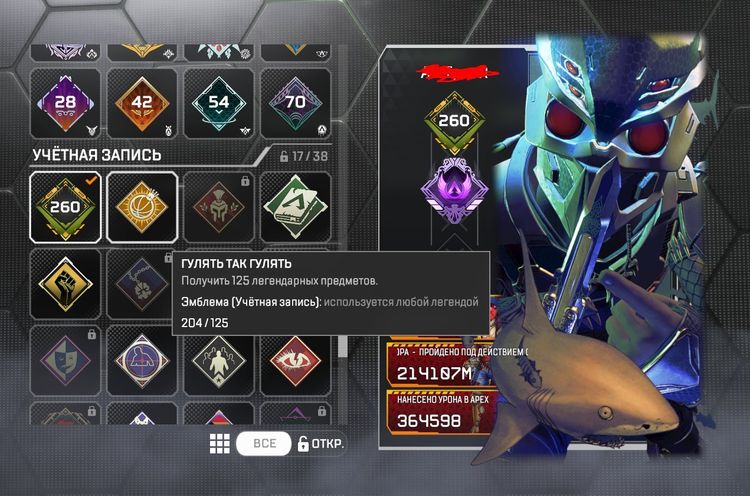Select the purple 70 badge
750x496 pixels.
tap(296, 103)
